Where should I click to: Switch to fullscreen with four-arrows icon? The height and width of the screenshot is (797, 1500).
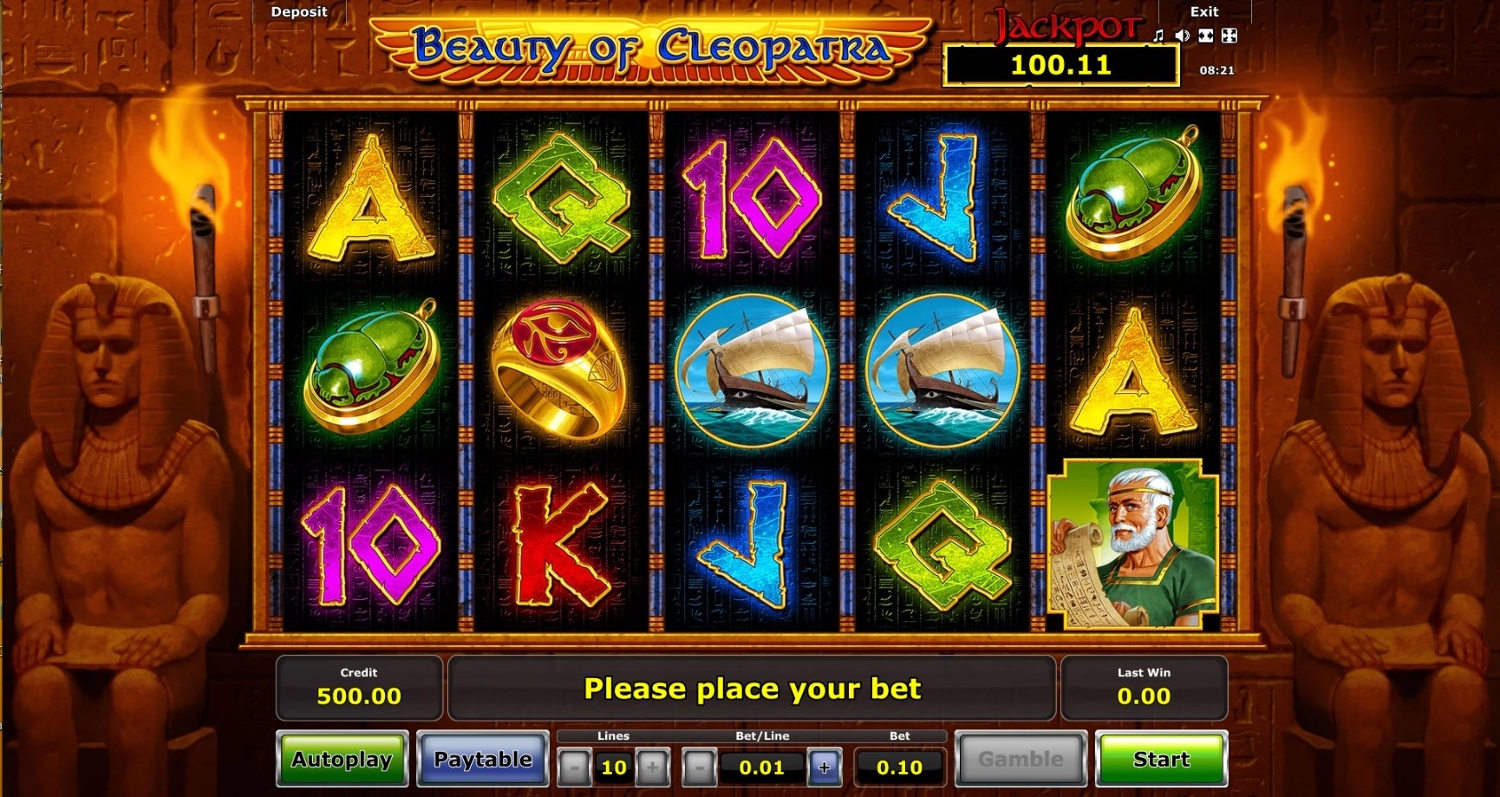pos(1229,36)
